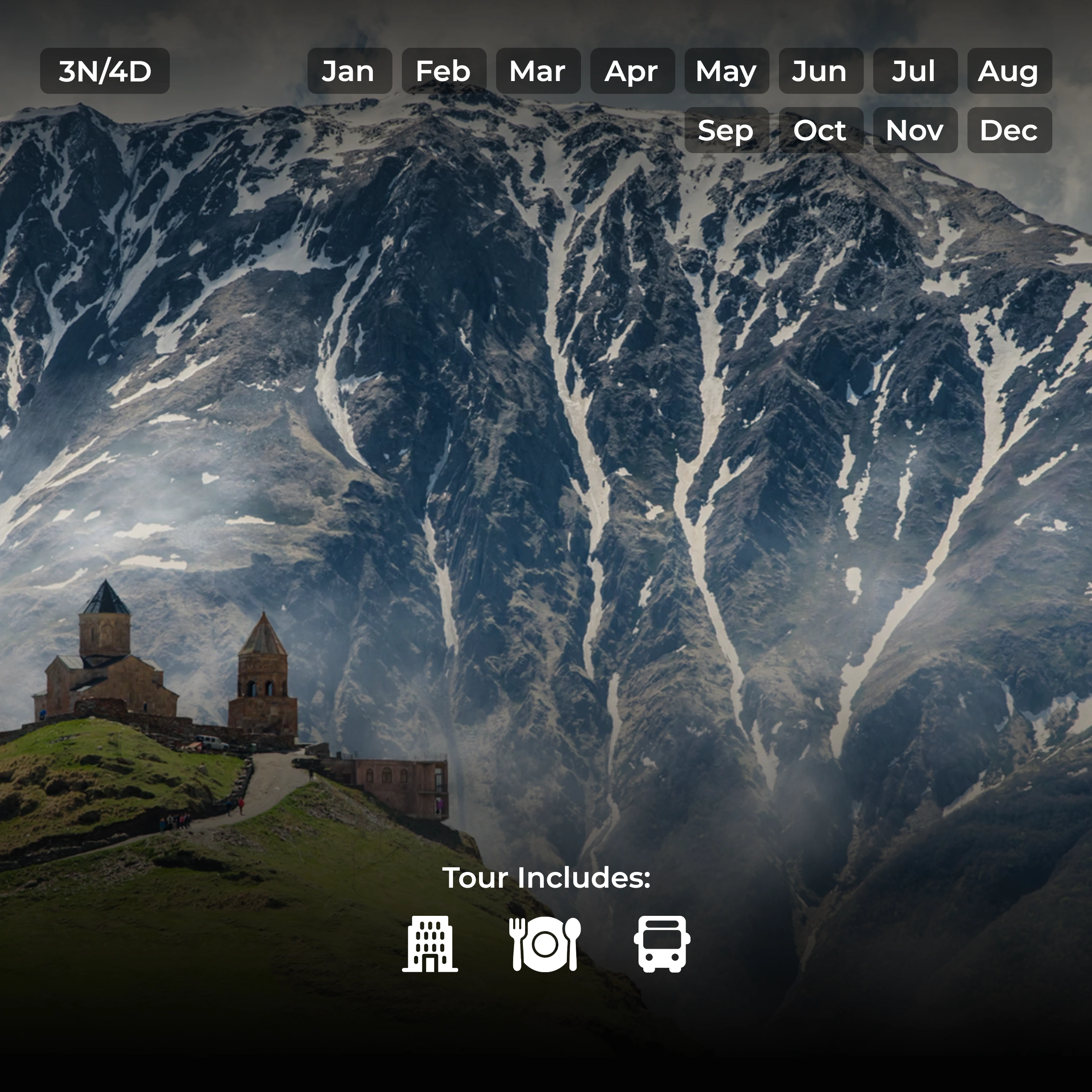Select the Dec month button
The height and width of the screenshot is (1092, 1092).
click(x=1009, y=130)
